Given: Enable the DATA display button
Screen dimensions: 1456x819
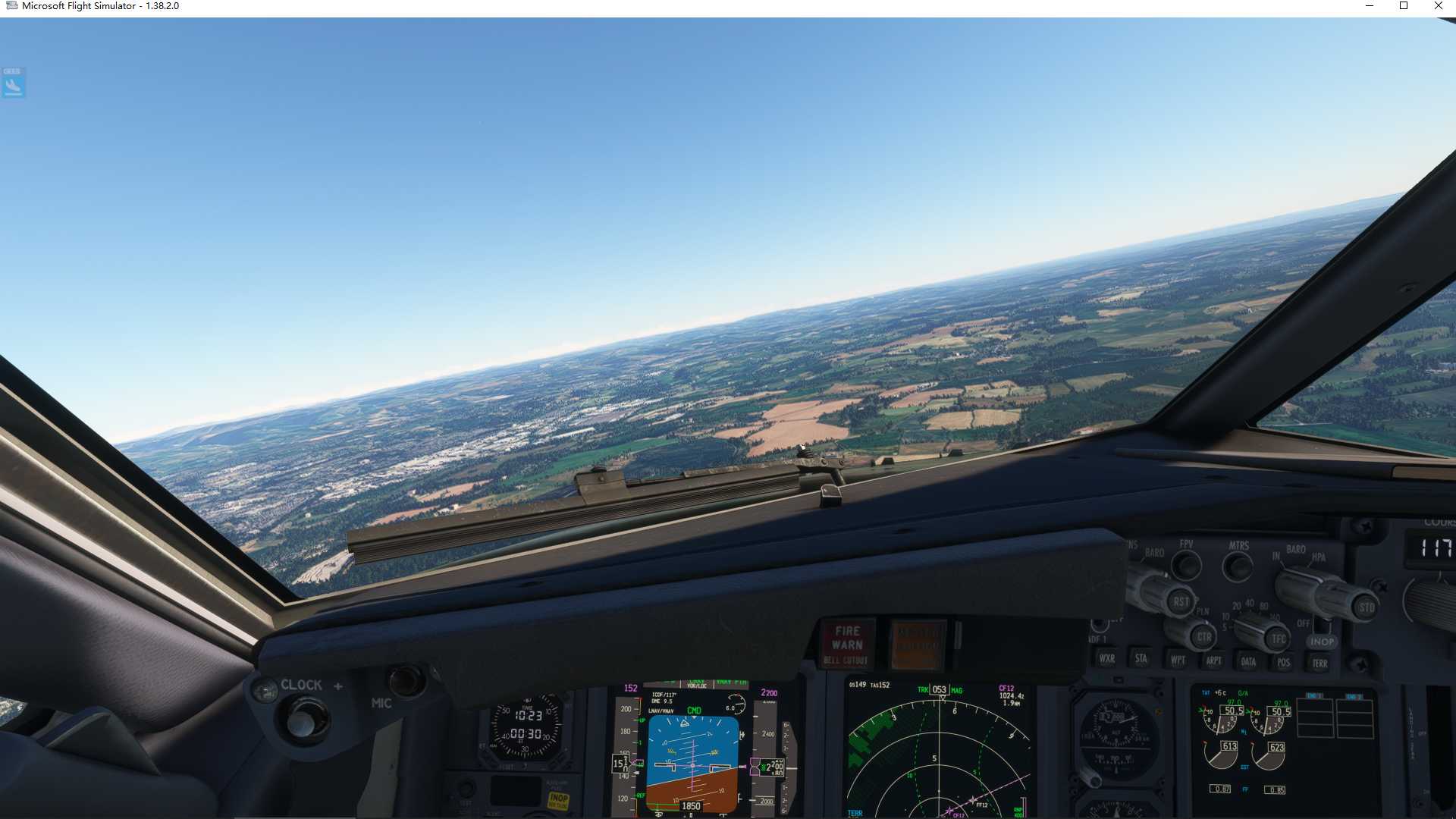Looking at the screenshot, I should [x=1250, y=661].
